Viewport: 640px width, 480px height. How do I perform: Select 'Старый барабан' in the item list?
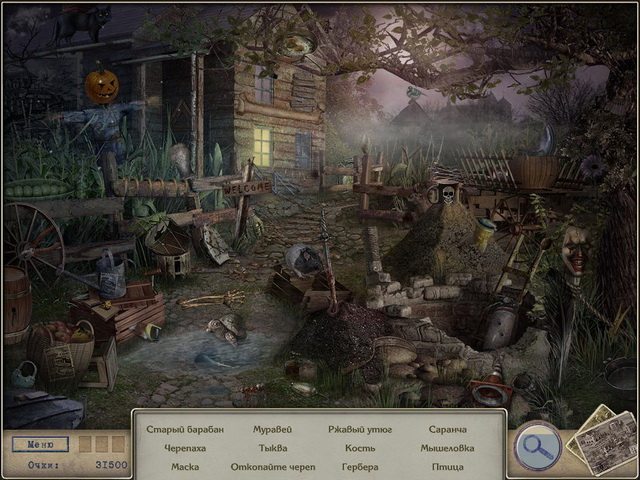pos(185,430)
